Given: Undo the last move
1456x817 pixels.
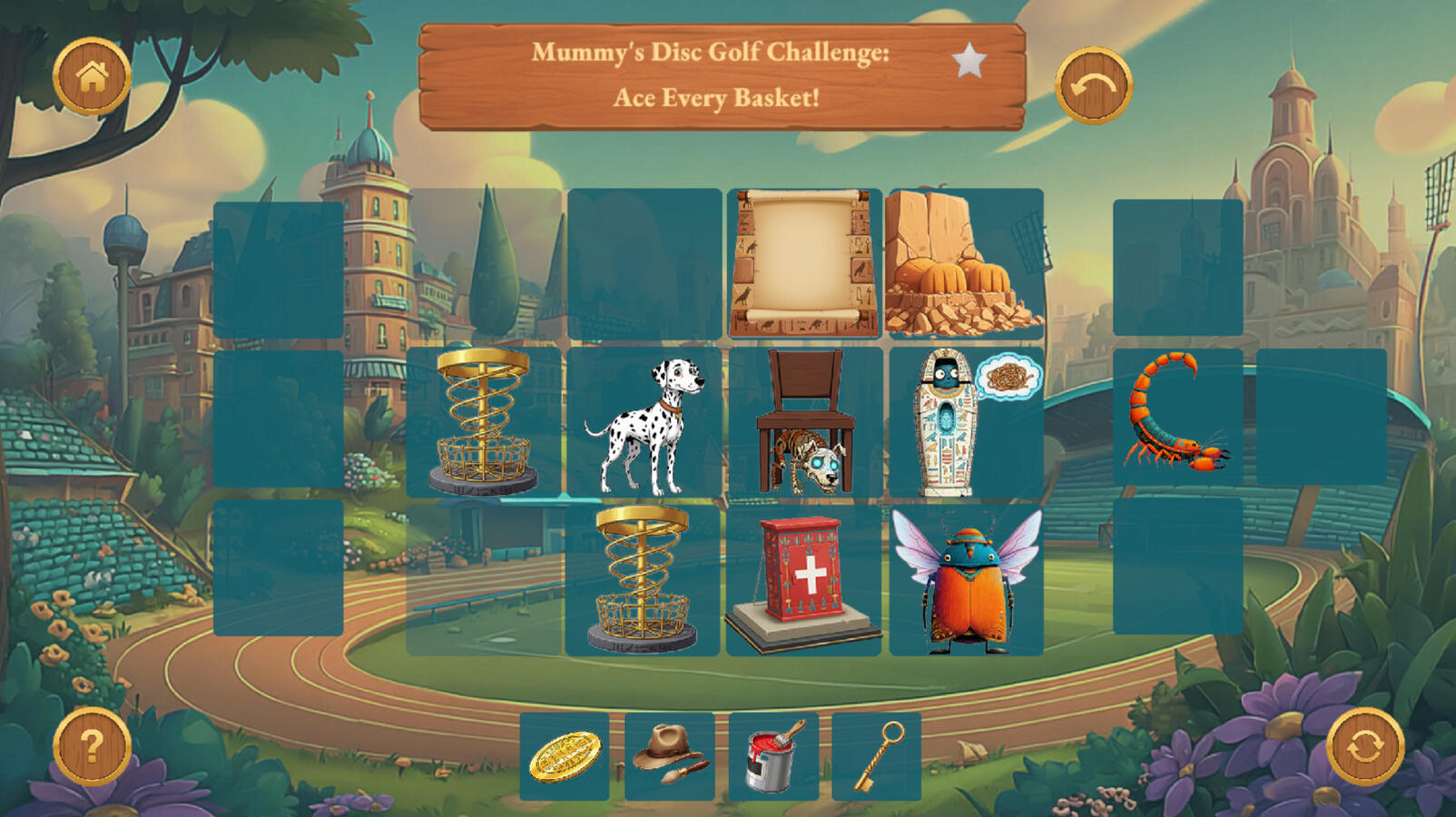Looking at the screenshot, I should click(1093, 86).
